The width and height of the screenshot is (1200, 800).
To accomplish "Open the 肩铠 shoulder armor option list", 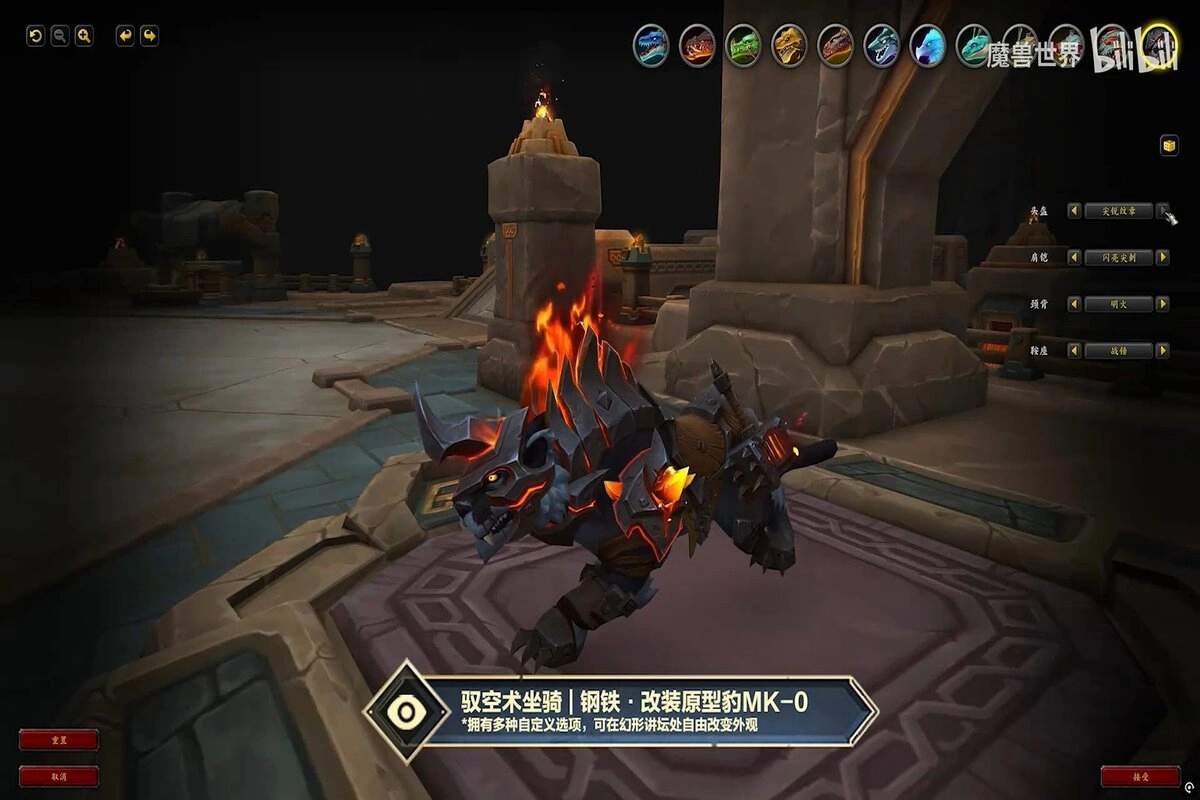I will 1118,257.
